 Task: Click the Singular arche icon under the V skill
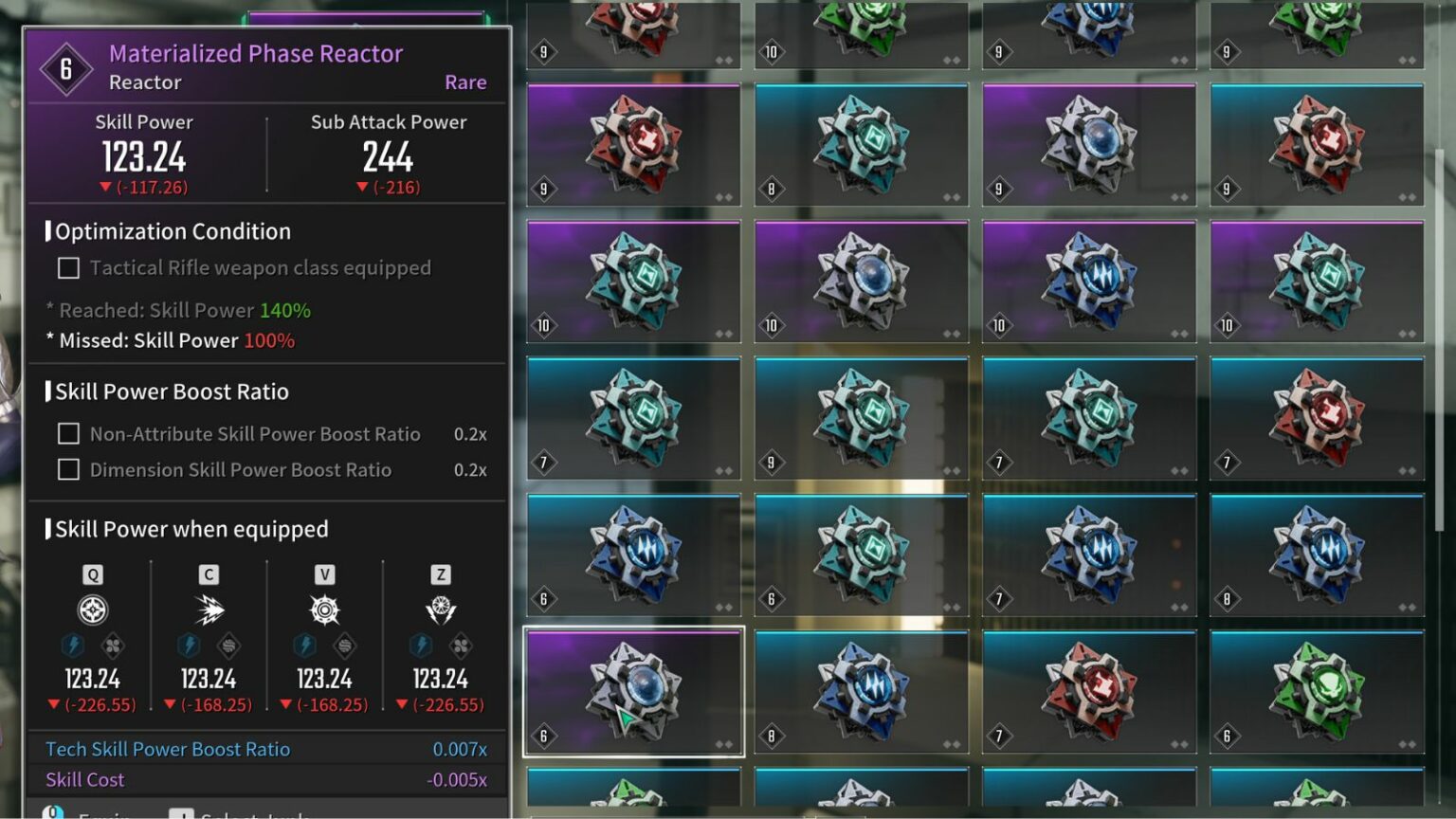345,646
